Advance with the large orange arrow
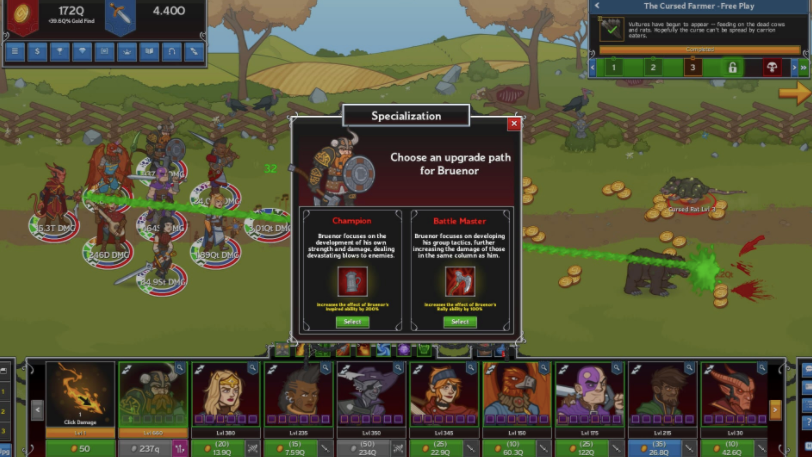812x457 pixels. [x=795, y=93]
